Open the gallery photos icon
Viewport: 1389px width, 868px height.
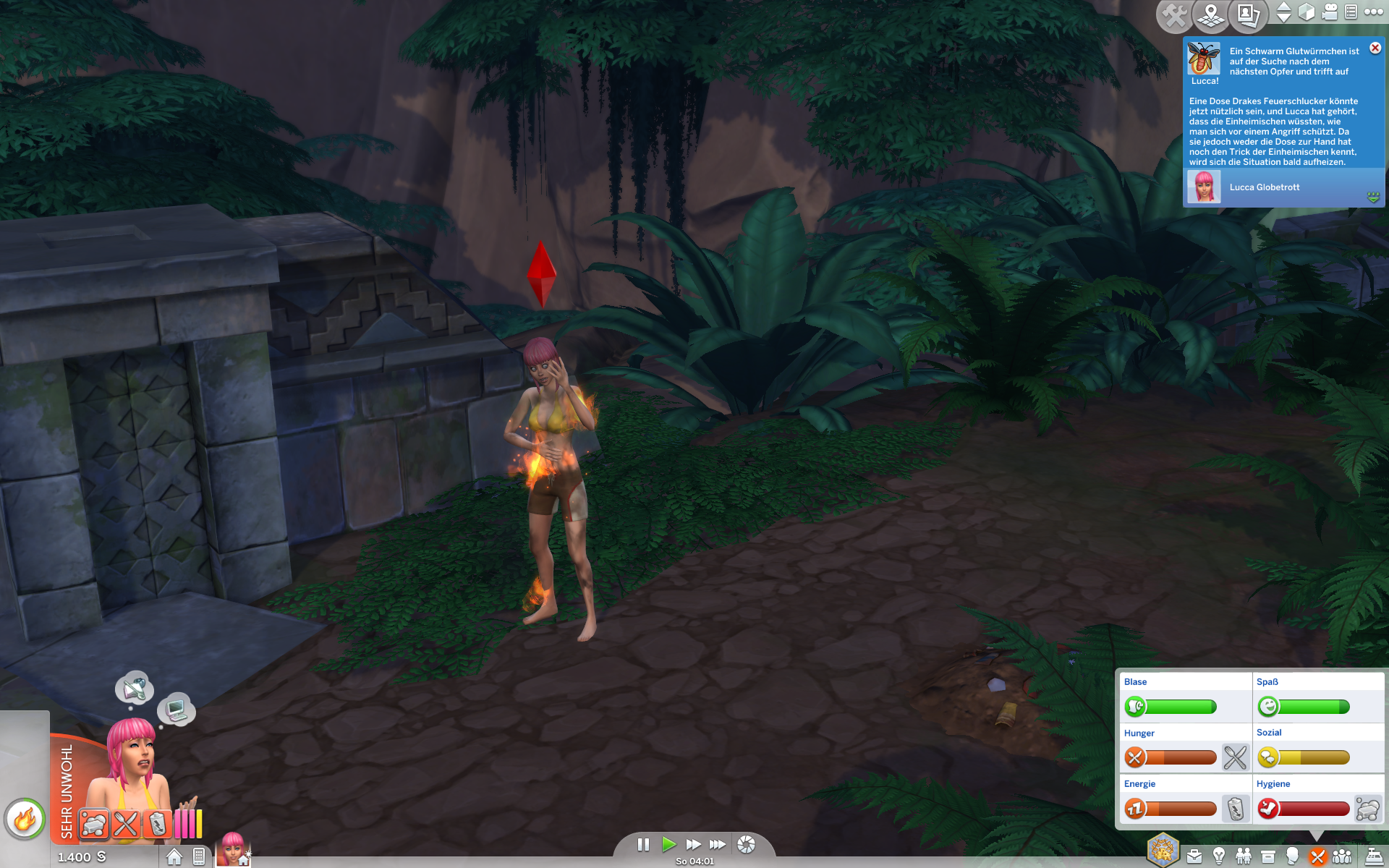tap(1248, 14)
